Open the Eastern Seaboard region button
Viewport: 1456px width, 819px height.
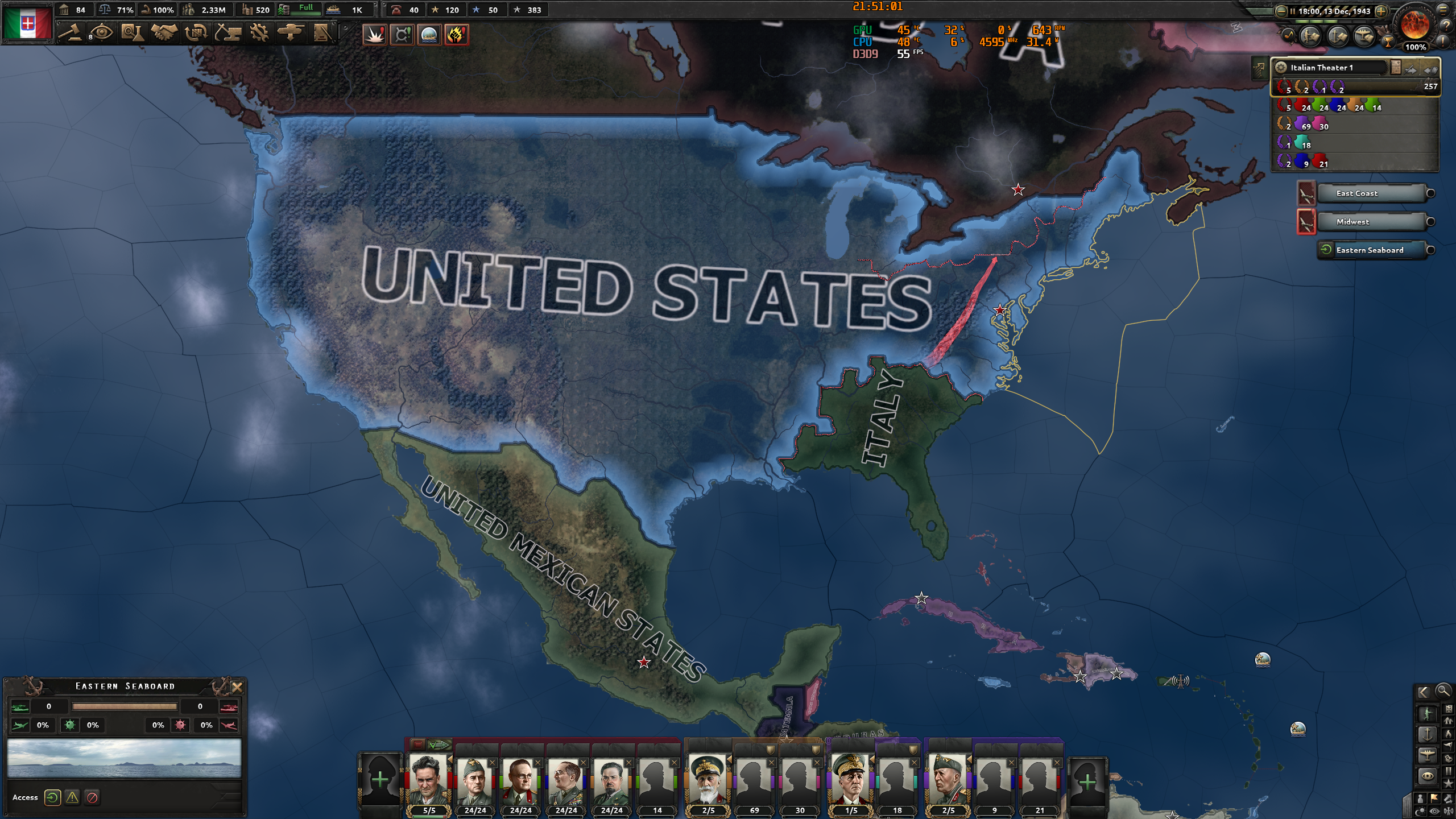(1372, 250)
